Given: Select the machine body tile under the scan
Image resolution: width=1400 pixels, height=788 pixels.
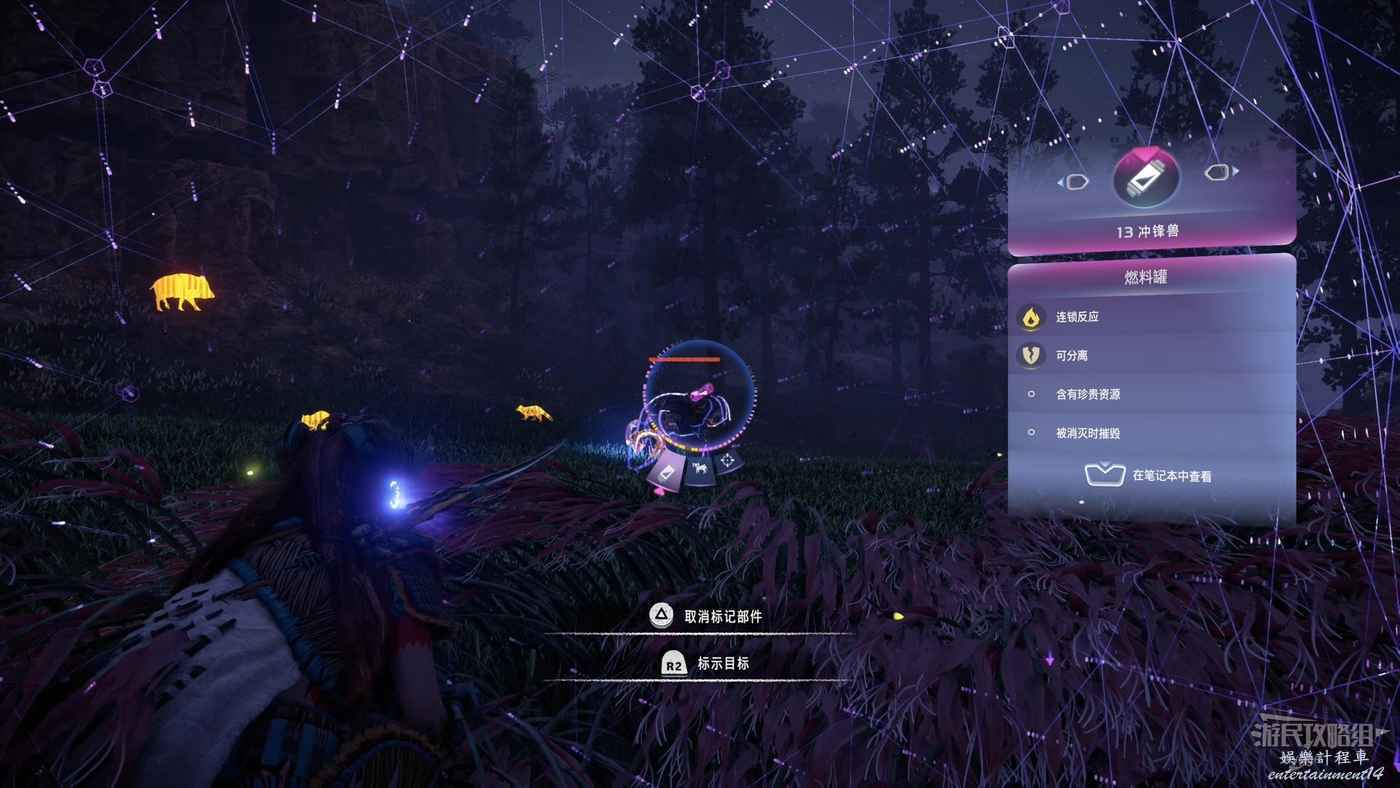Looking at the screenshot, I should (699, 469).
